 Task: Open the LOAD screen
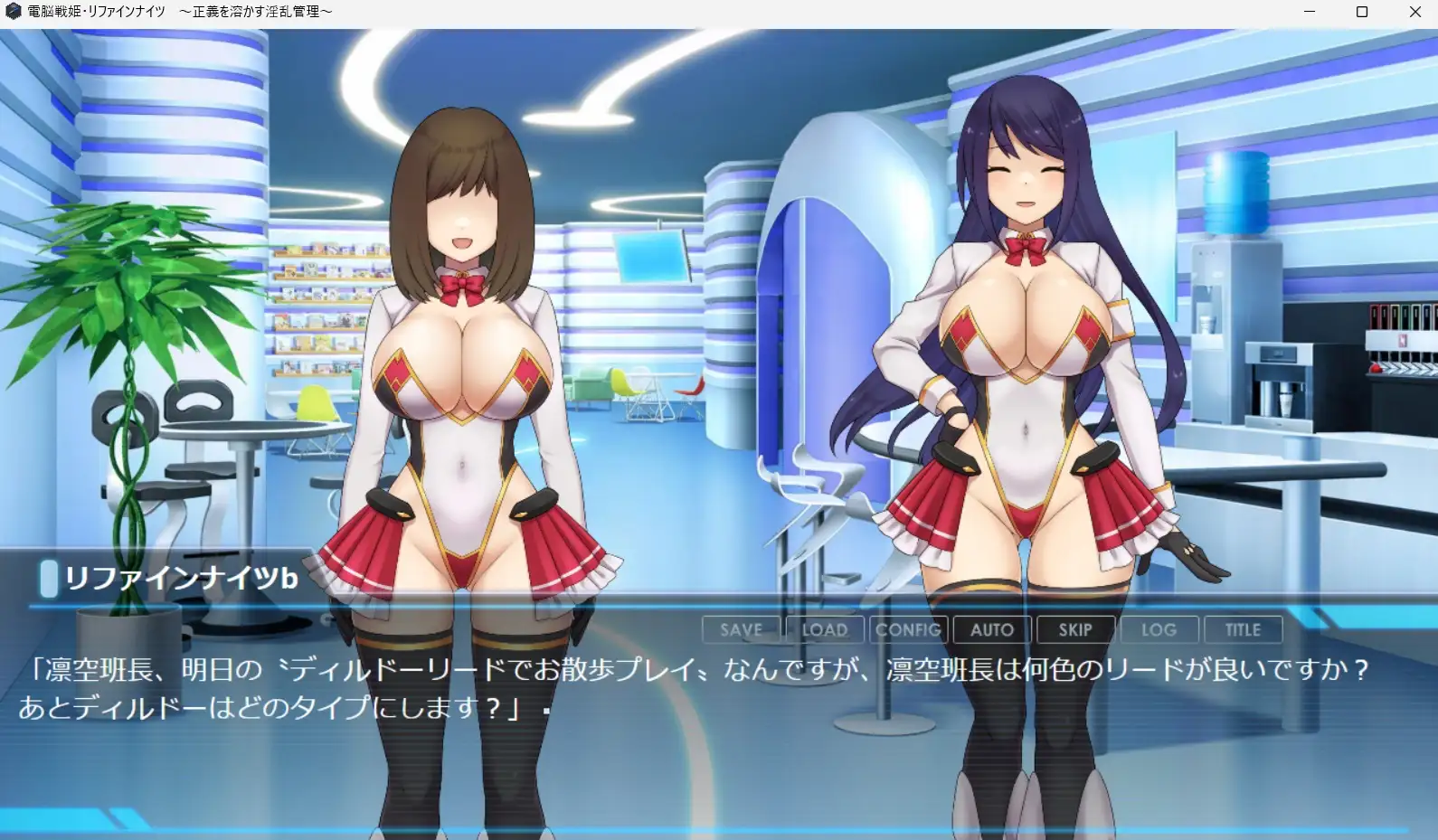click(x=824, y=629)
